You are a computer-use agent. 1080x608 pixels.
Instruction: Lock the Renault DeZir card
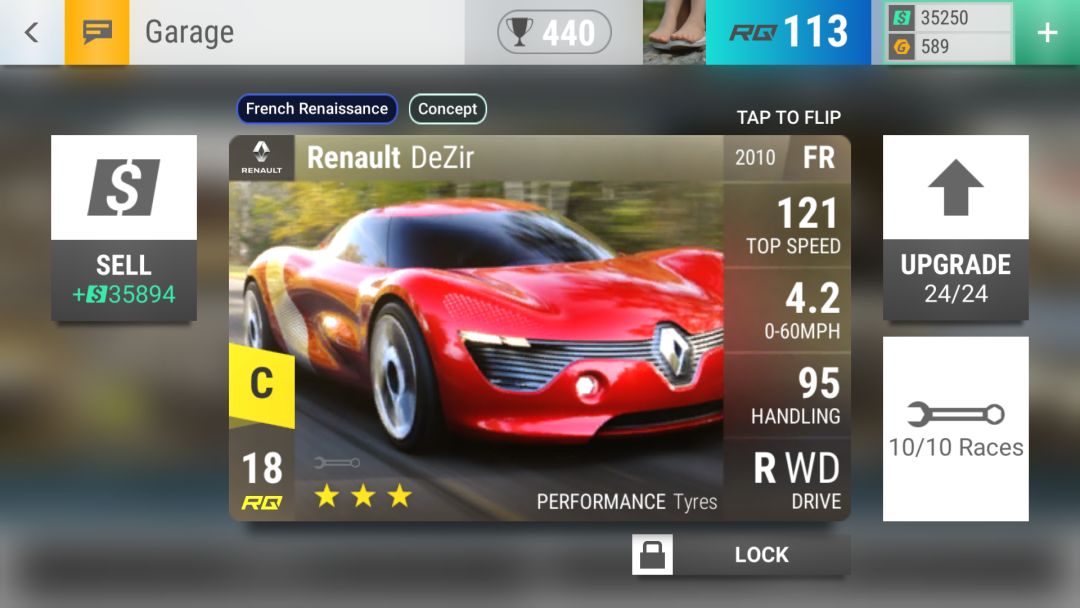click(741, 555)
